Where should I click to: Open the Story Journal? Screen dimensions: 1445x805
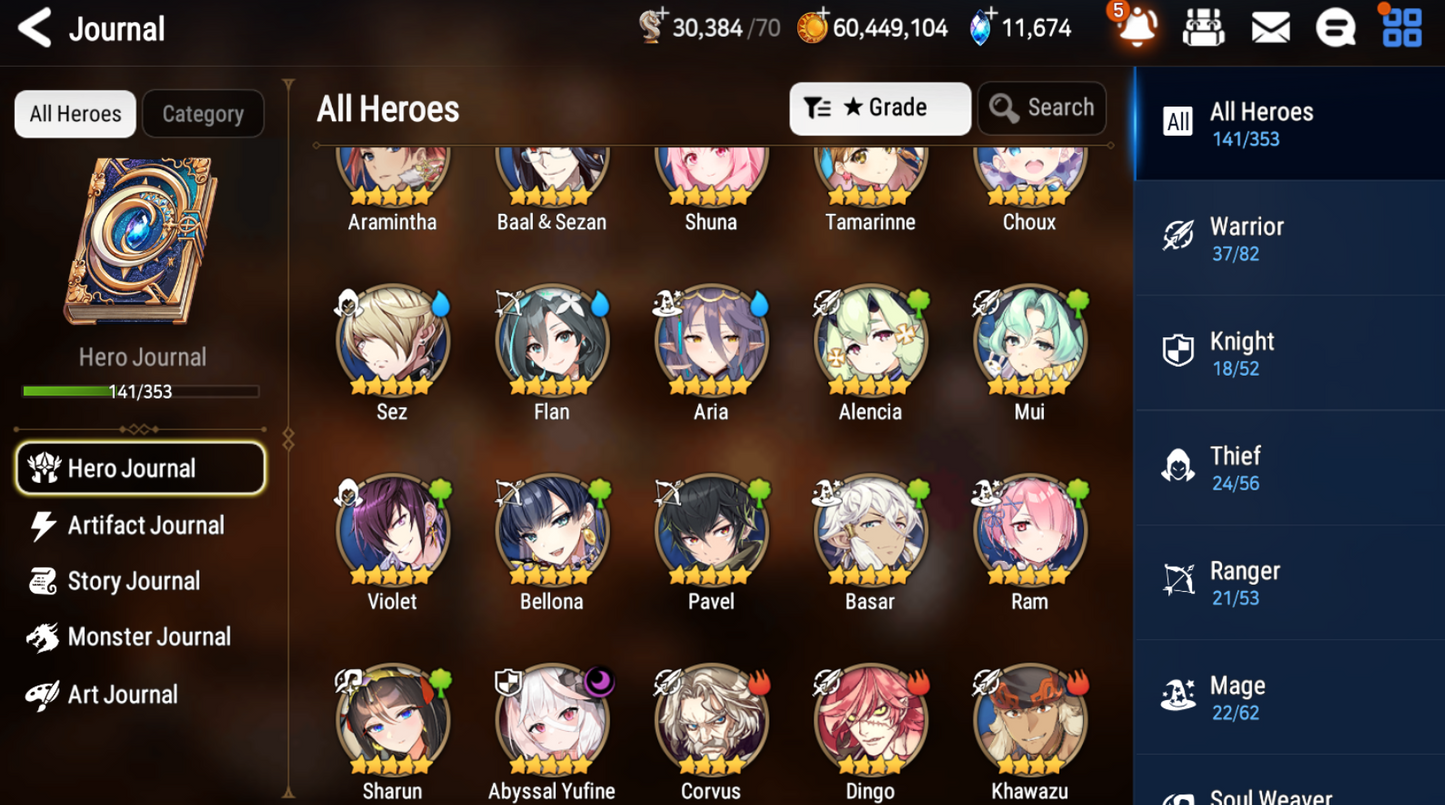pos(133,581)
